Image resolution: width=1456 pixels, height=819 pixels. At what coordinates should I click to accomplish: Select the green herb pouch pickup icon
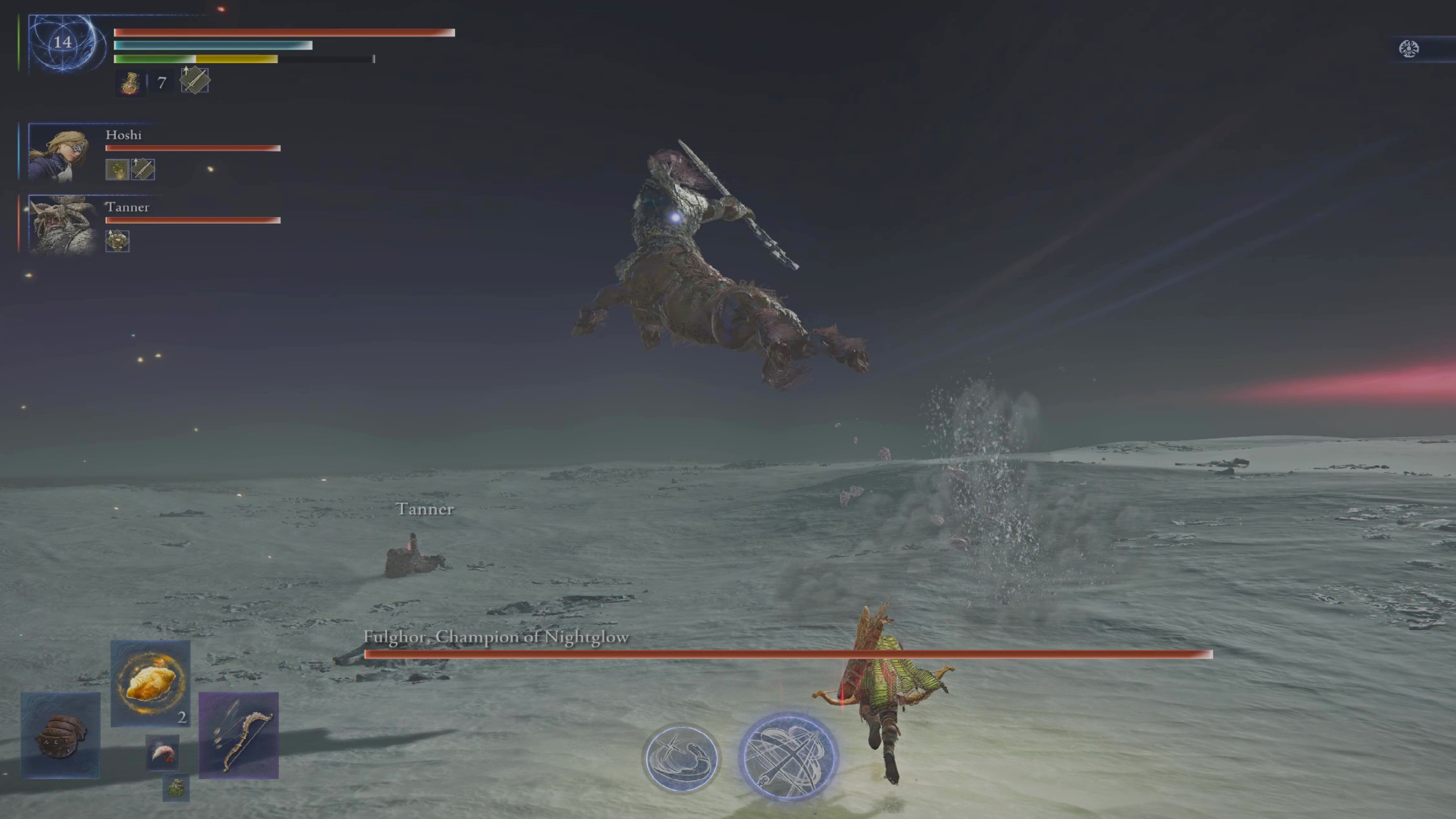(176, 788)
